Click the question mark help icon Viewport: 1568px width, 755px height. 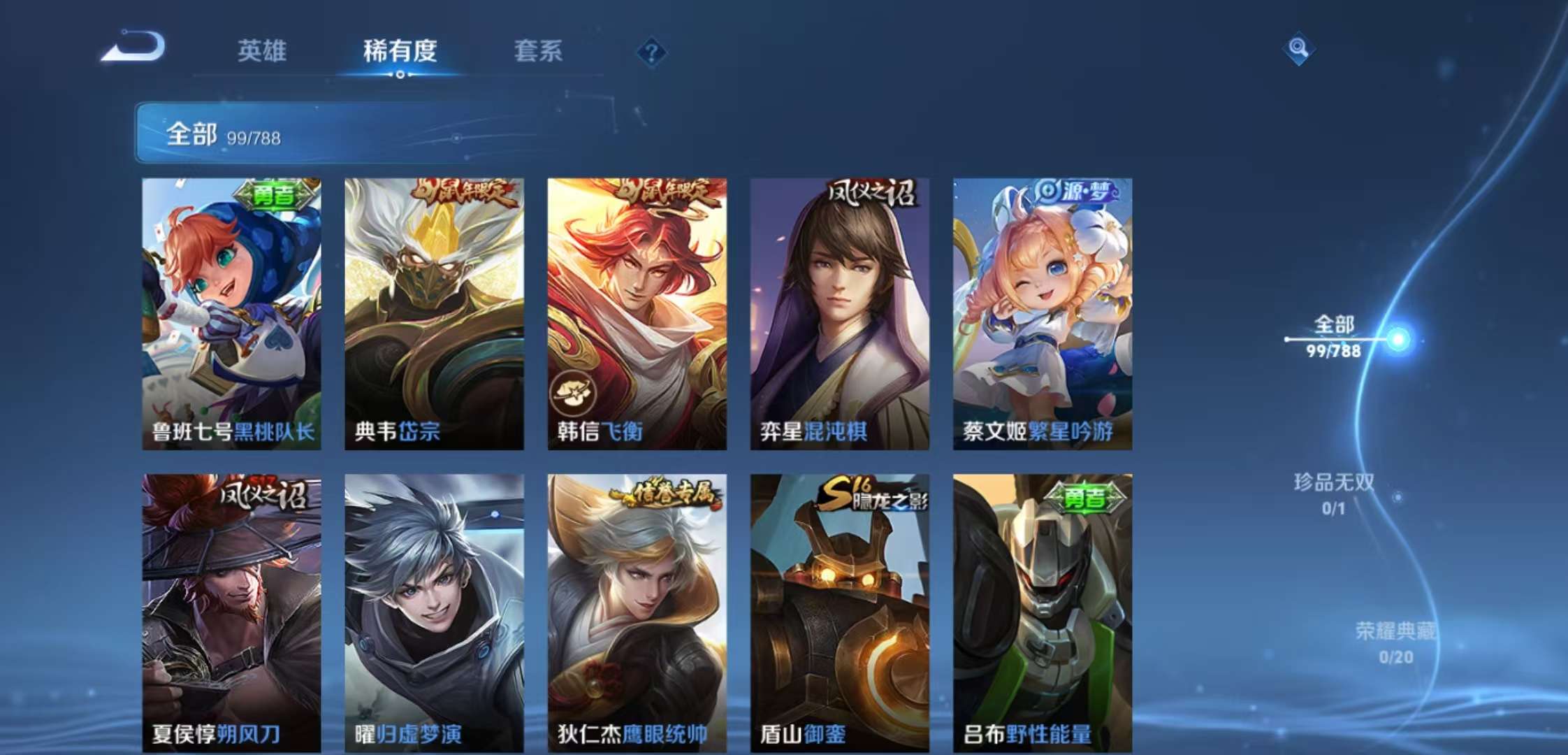point(651,52)
